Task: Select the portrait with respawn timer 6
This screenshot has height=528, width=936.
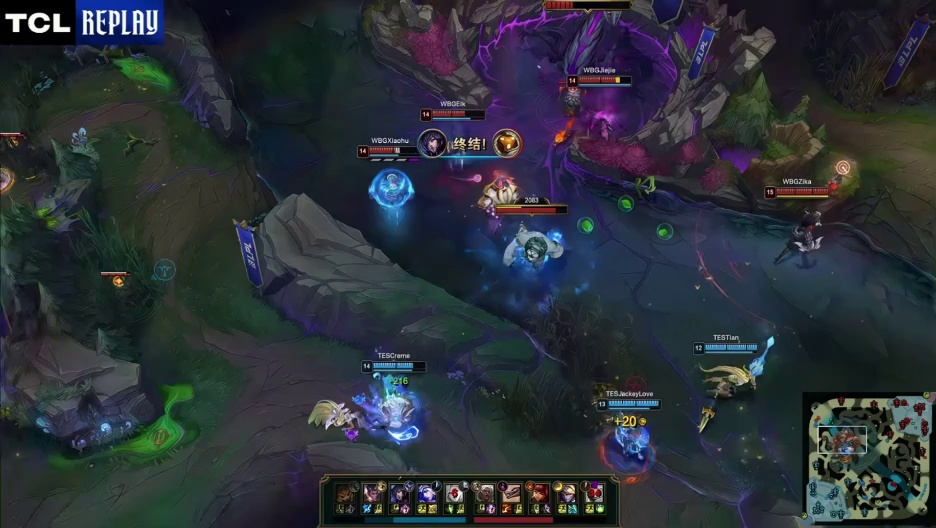Action: click(x=455, y=494)
